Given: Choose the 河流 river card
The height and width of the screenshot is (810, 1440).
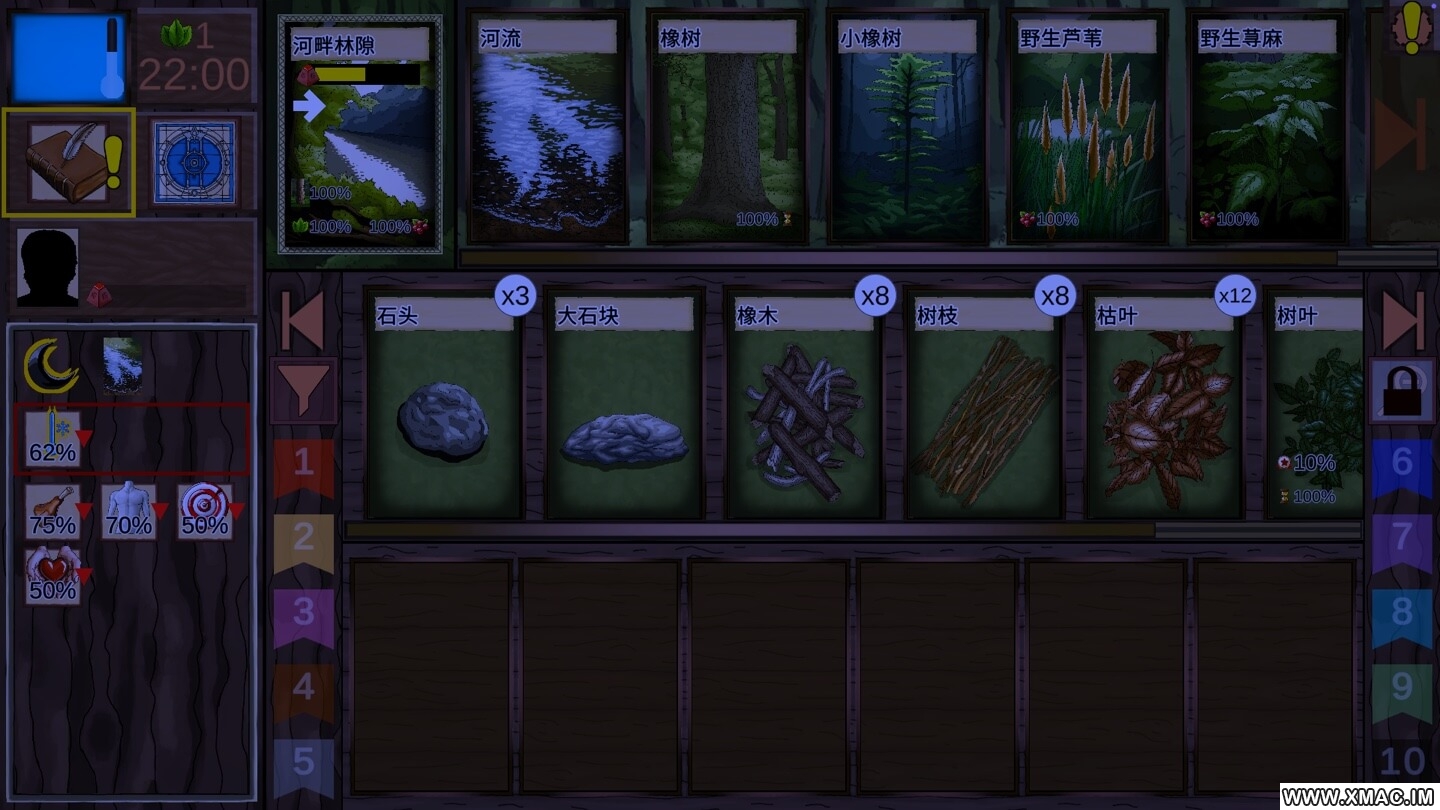Looking at the screenshot, I should [x=548, y=130].
